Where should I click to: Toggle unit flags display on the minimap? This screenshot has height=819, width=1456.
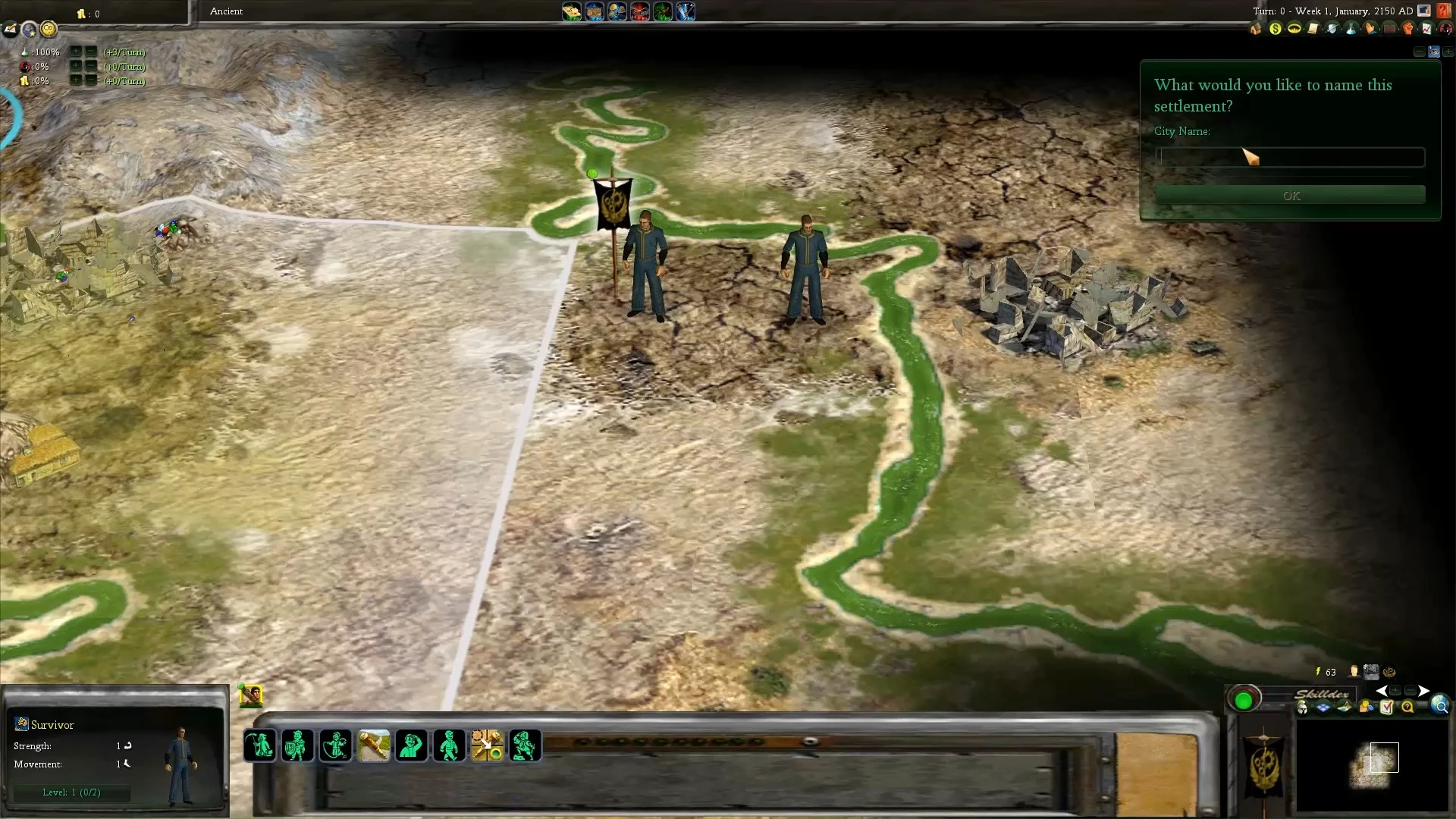(x=1302, y=707)
